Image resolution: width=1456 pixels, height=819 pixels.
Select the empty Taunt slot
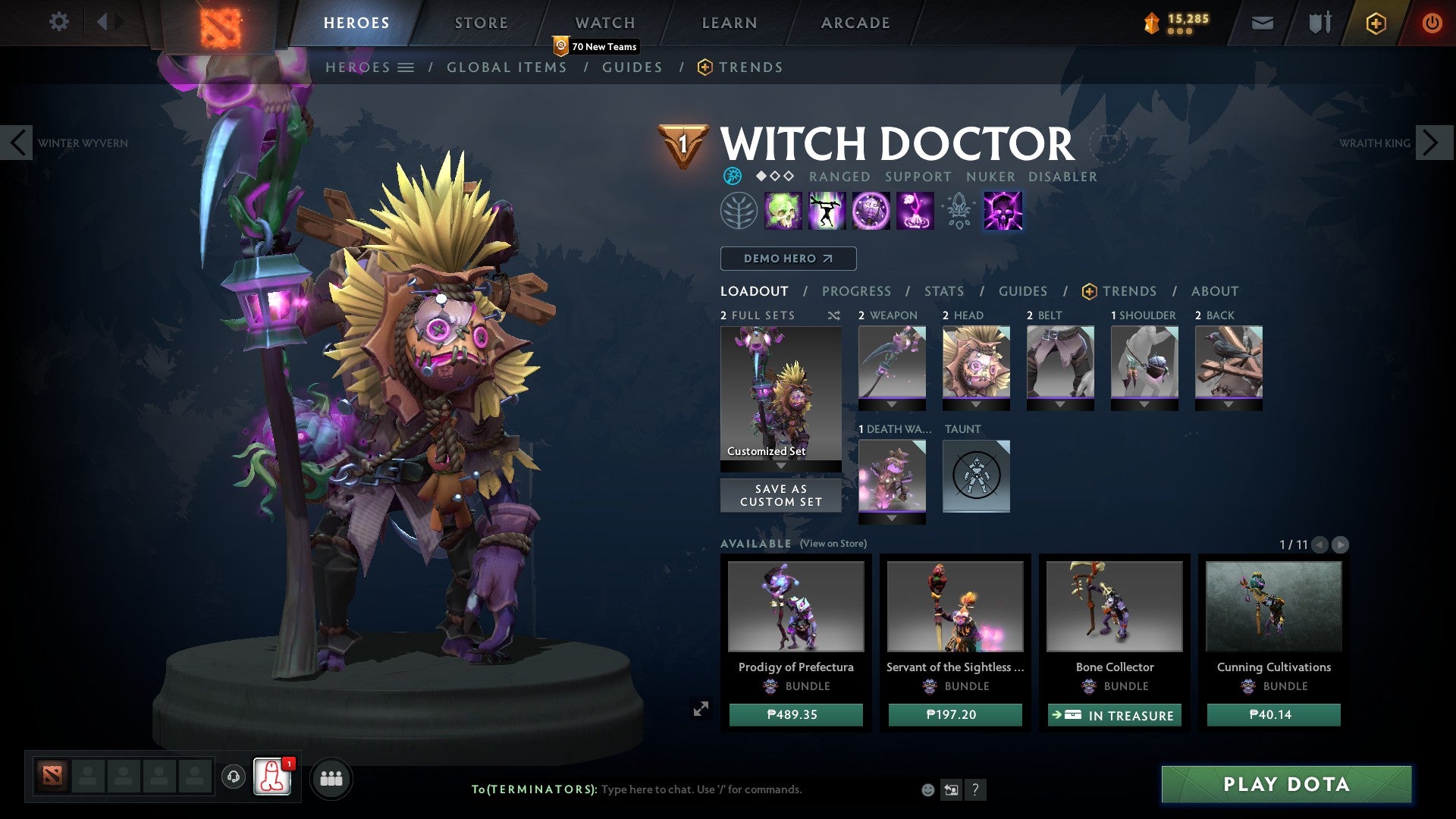coord(976,476)
